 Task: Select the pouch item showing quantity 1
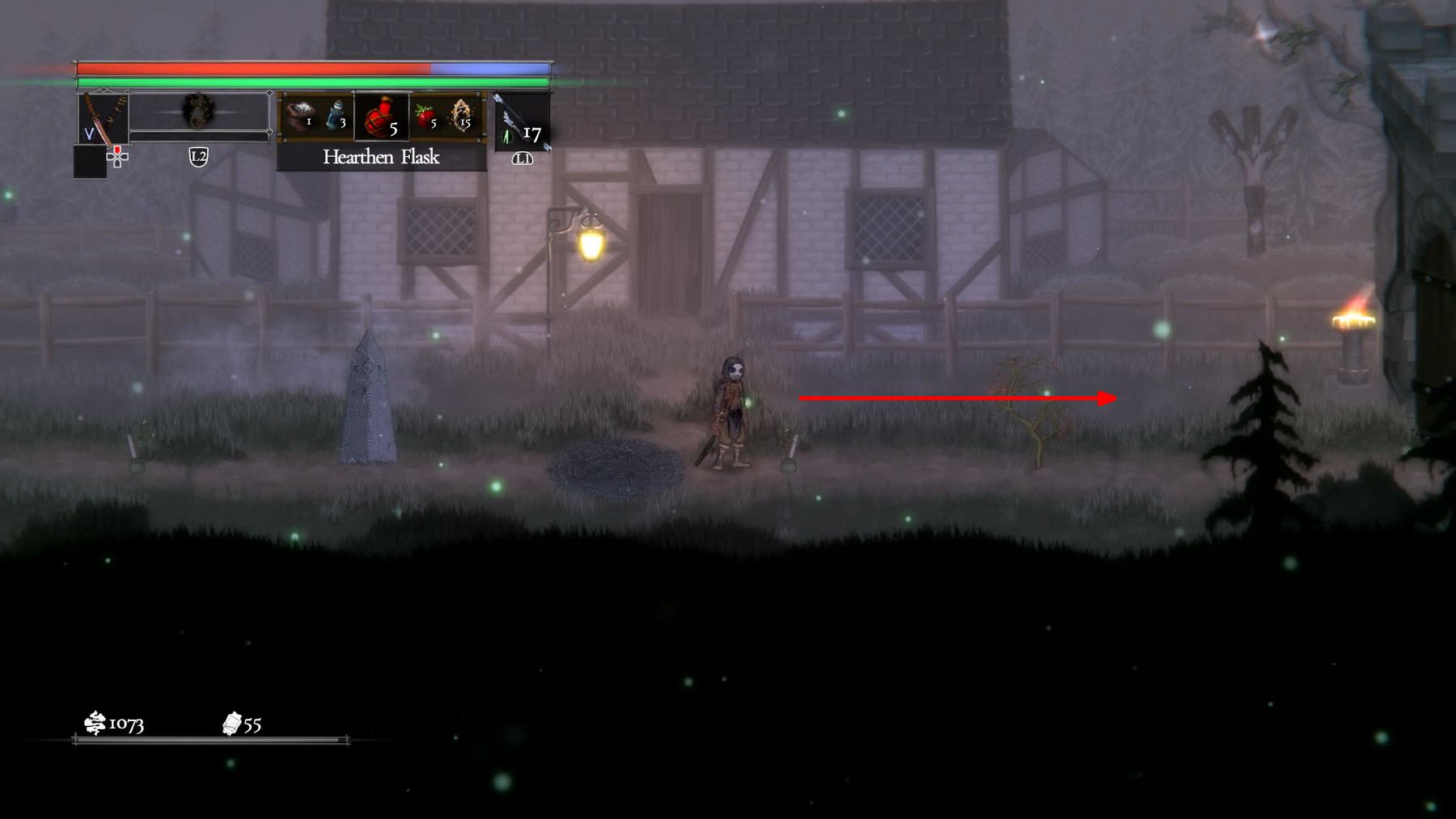pos(302,113)
